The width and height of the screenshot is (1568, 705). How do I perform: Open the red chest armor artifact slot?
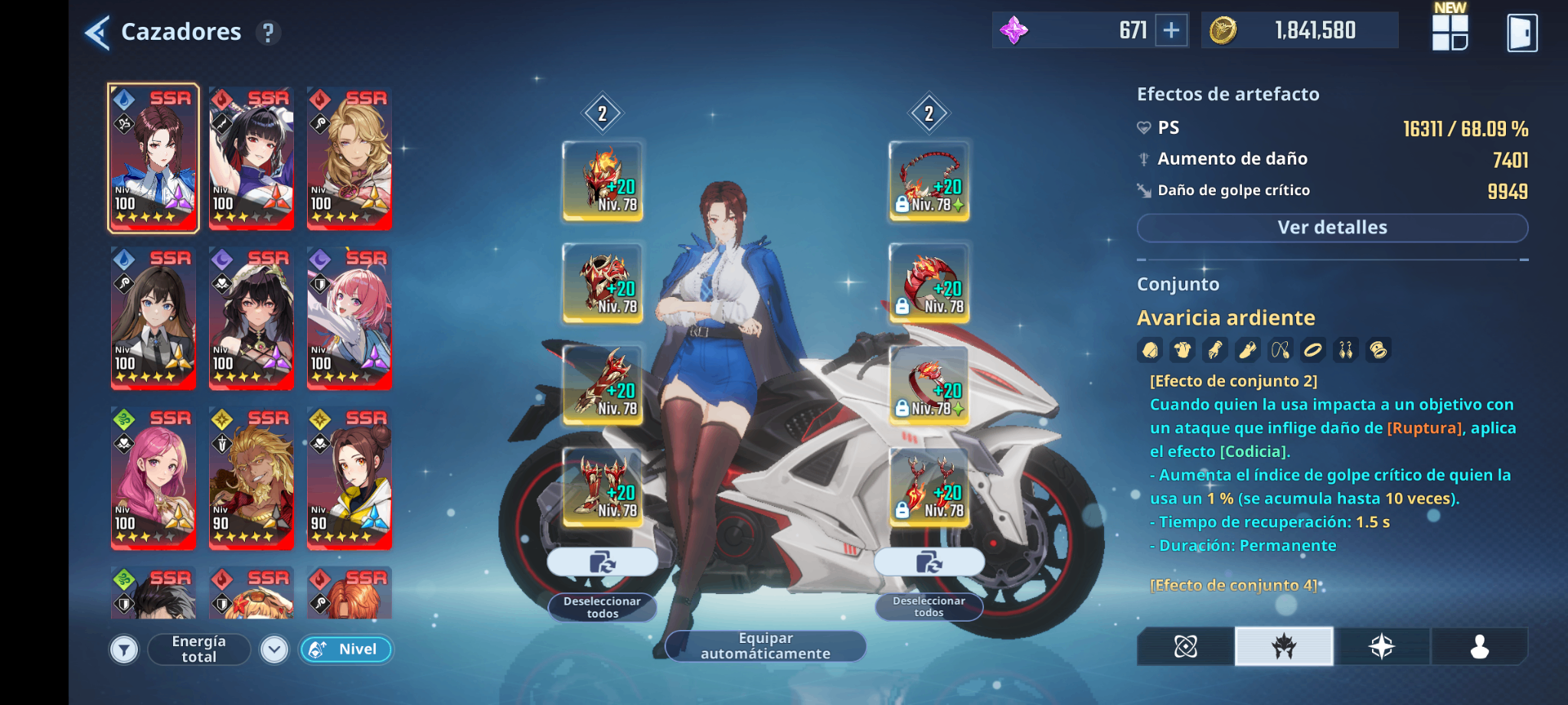603,283
